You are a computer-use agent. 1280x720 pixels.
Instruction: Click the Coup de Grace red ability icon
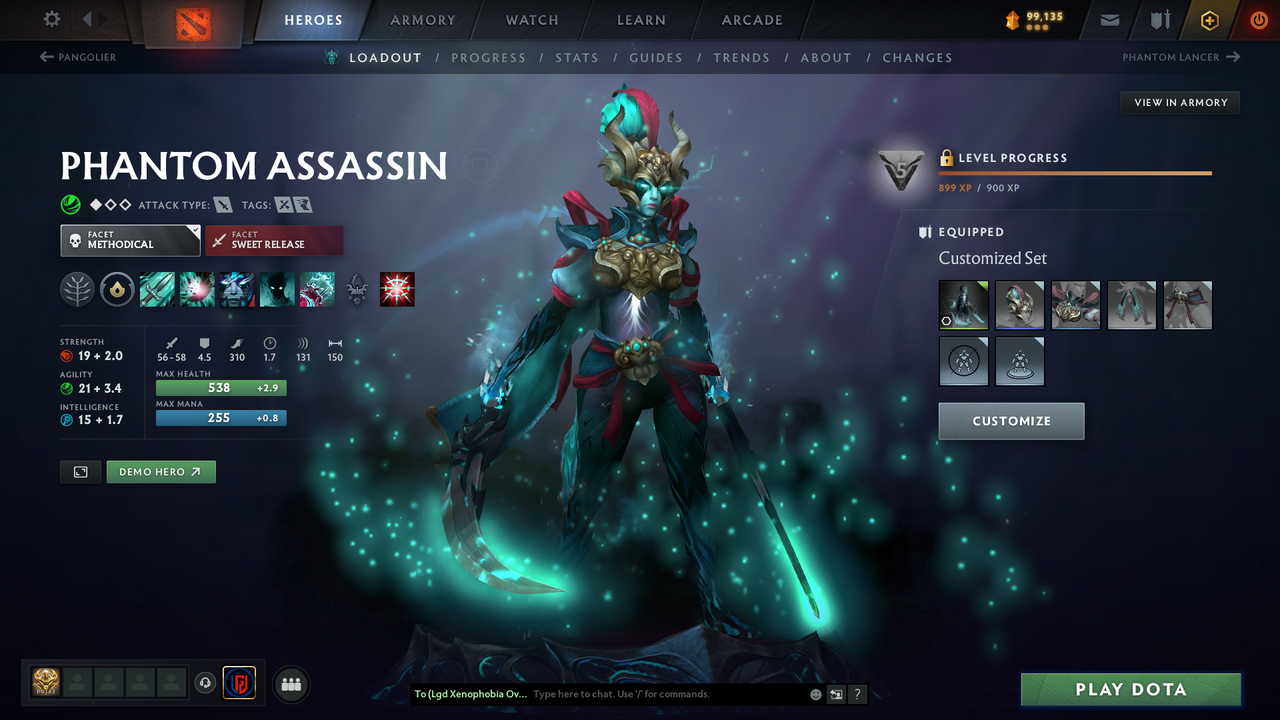pyautogui.click(x=397, y=289)
